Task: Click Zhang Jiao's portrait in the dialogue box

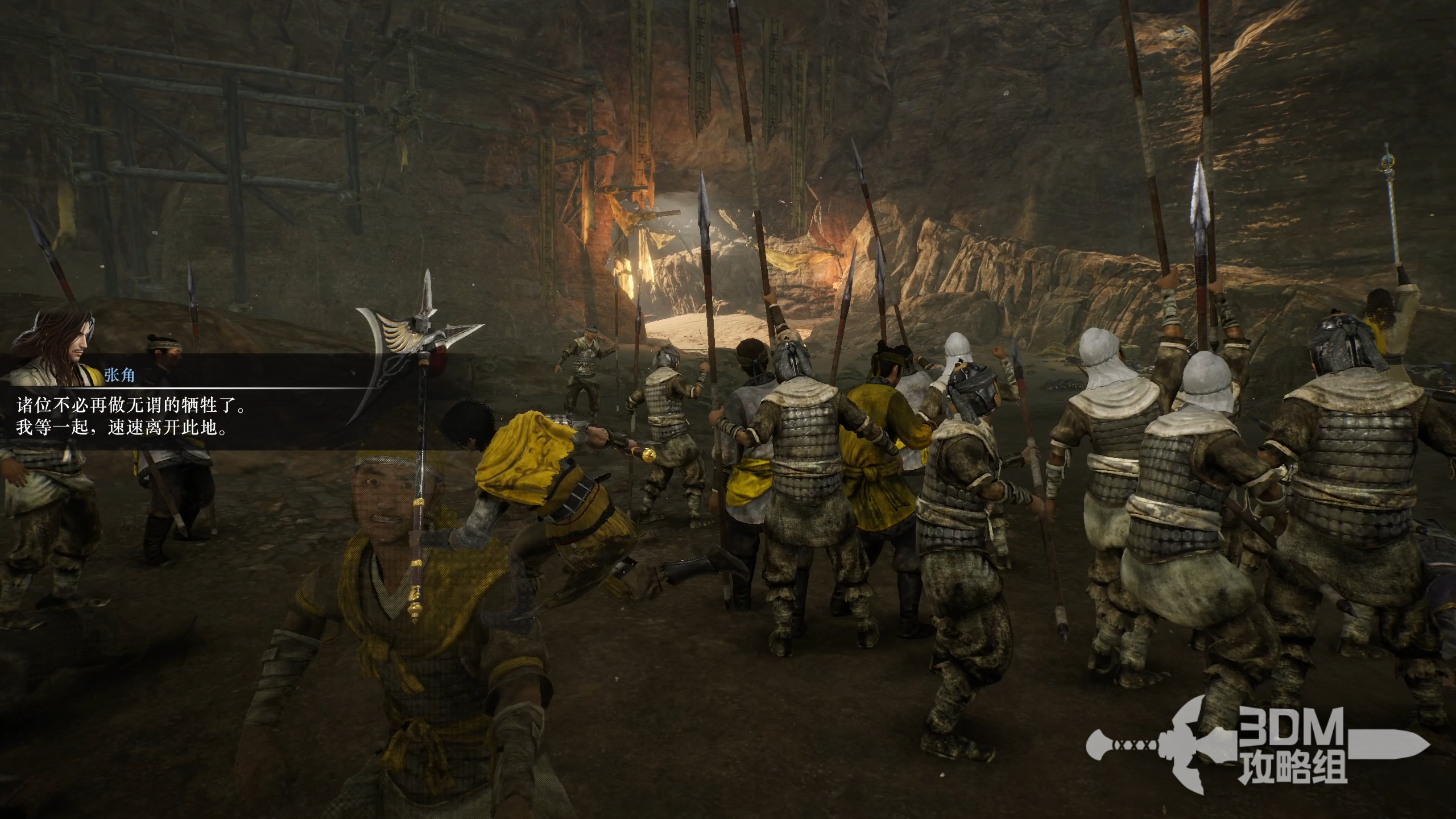Action: 54,348
